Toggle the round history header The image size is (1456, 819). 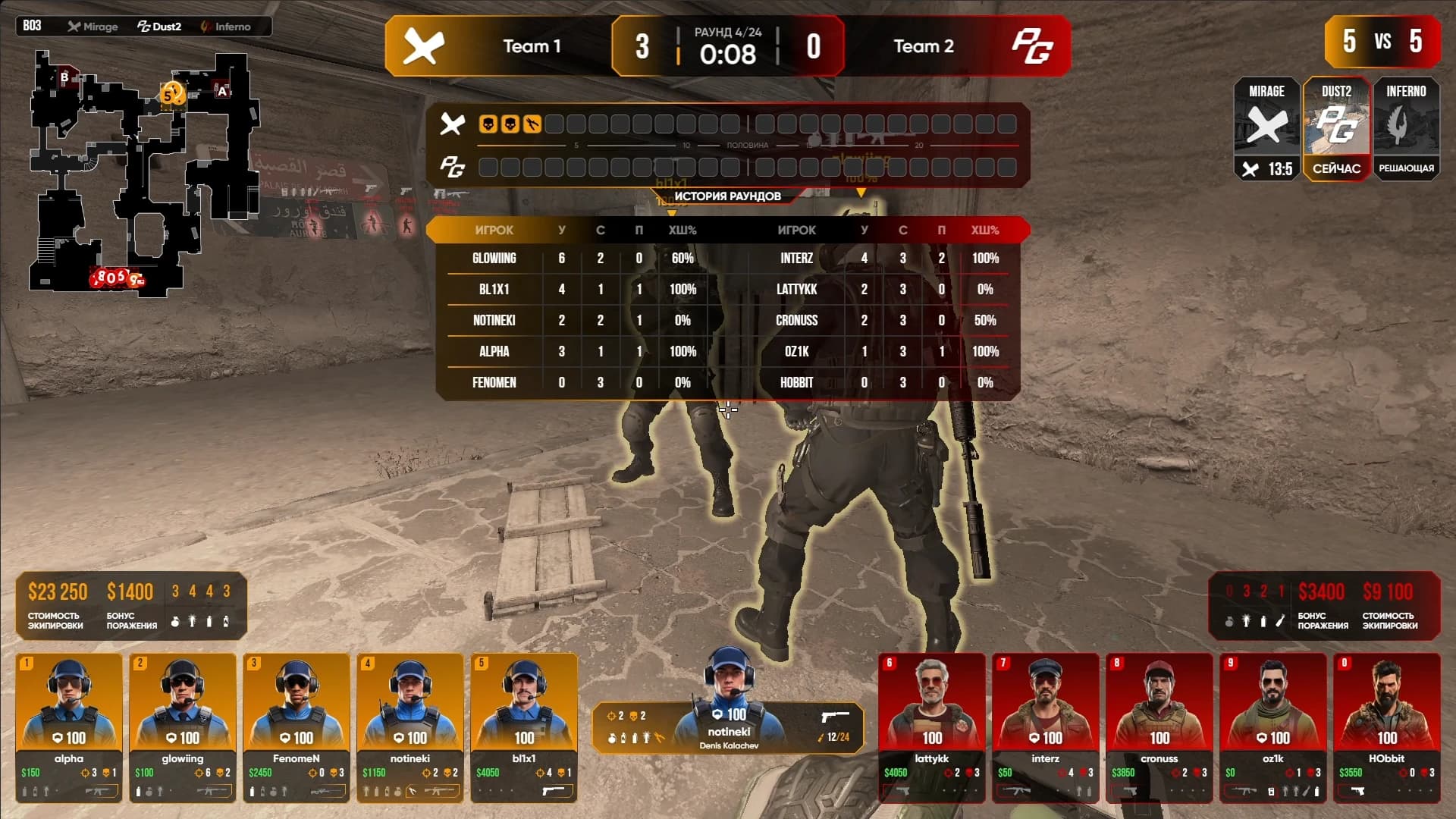727,196
